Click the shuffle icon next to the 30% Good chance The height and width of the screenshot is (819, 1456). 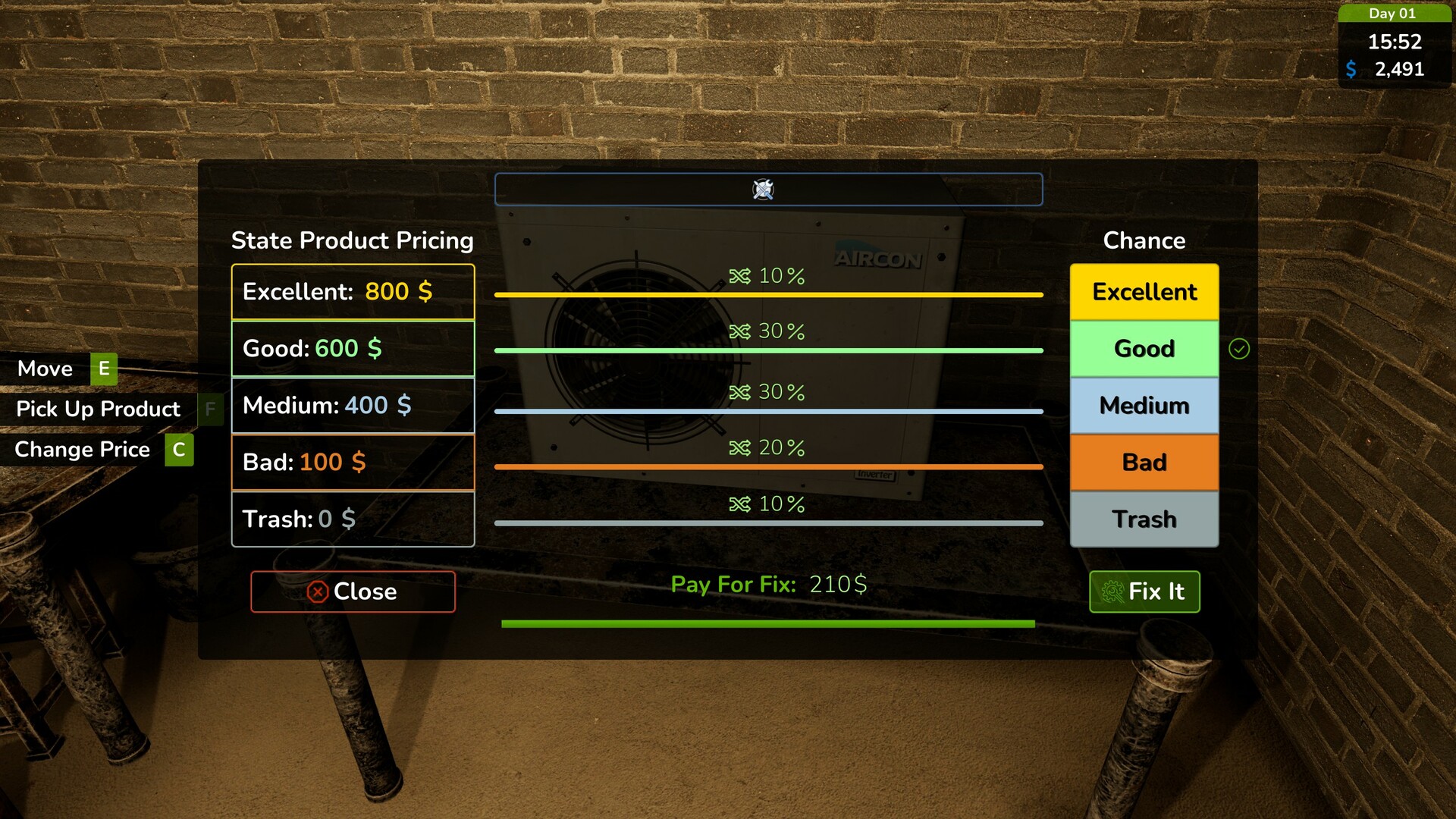(741, 331)
